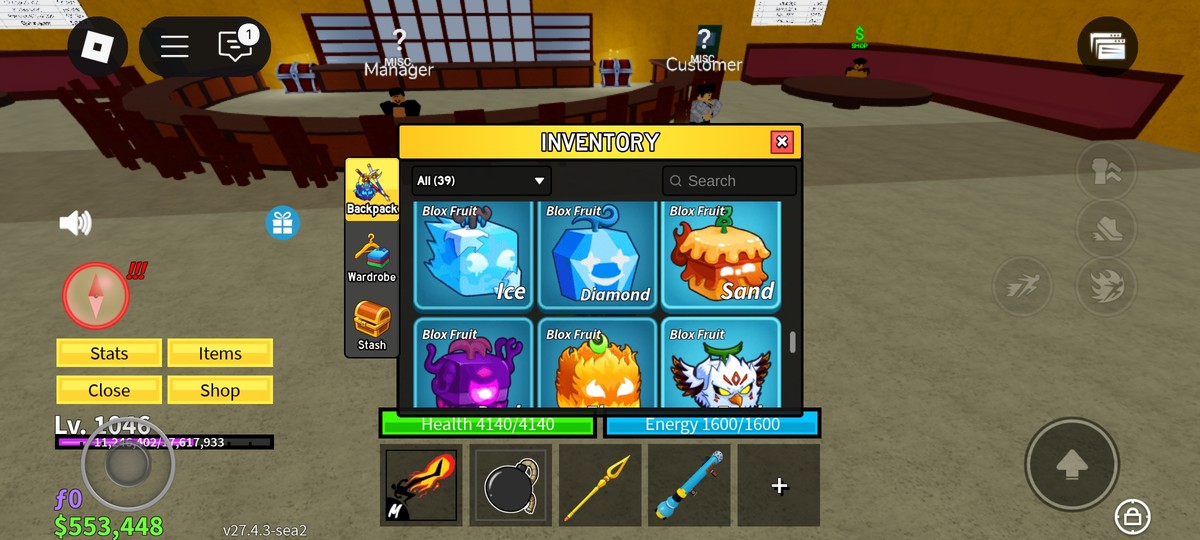Pick the Sand Blox Fruit
1200x540 pixels.
[x=721, y=255]
